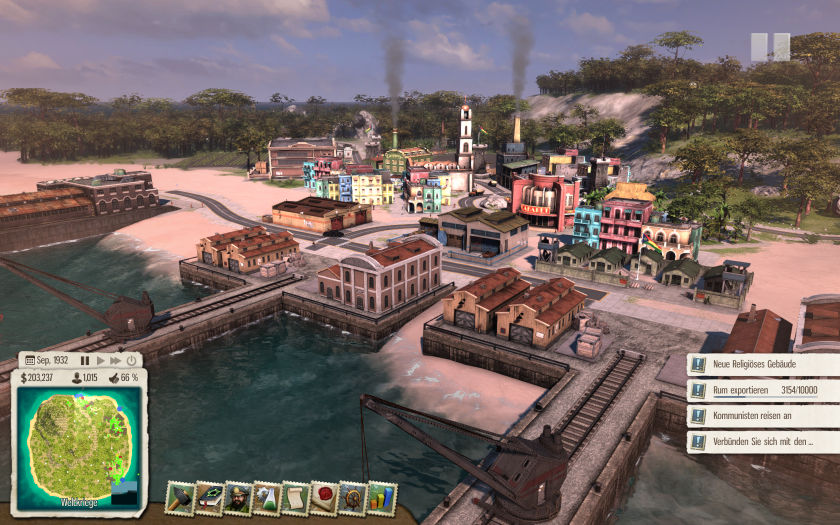Select the El Presidente portrait icon
The image size is (840, 525).
[x=238, y=497]
